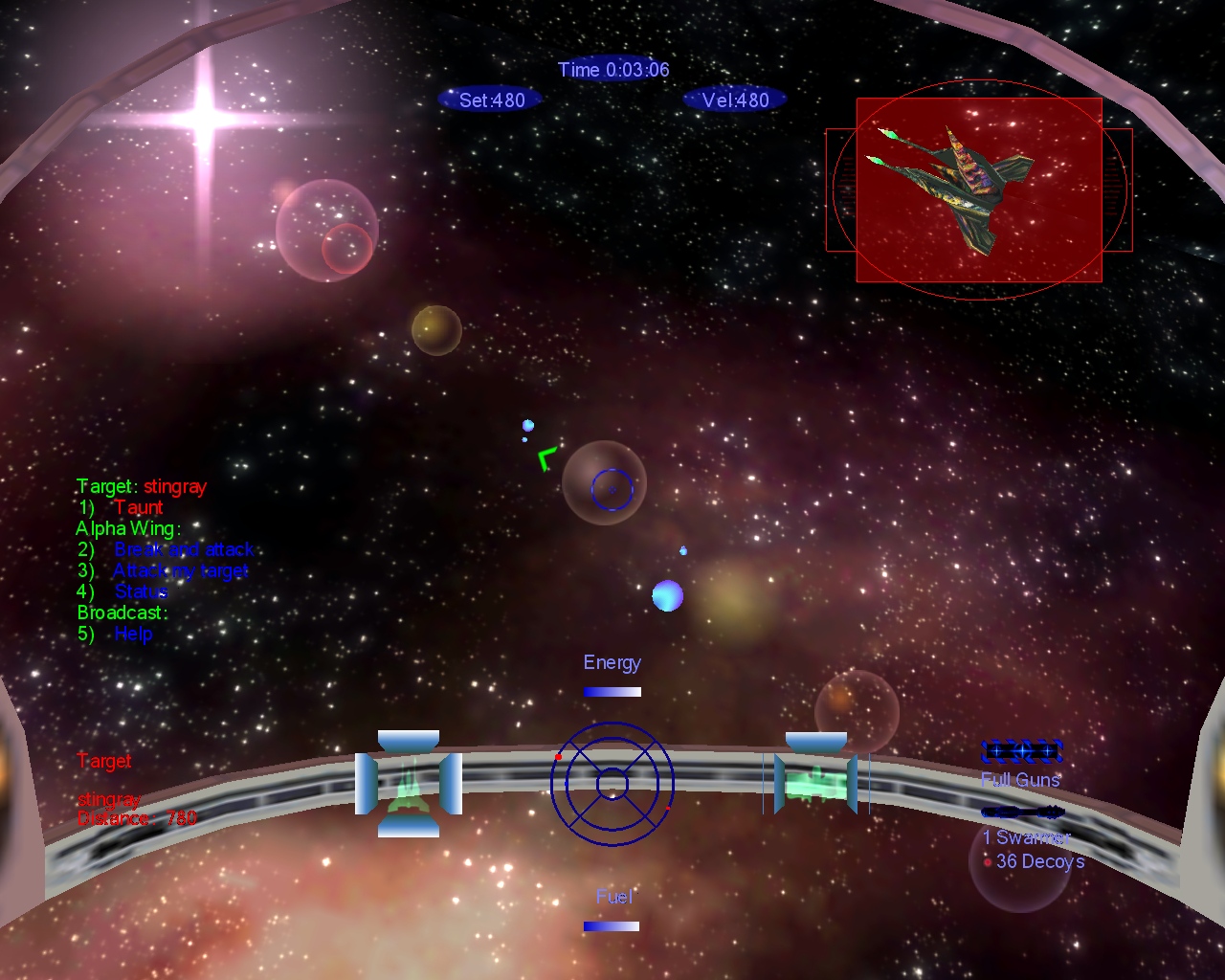Expand the Alpha Wing comm options
The height and width of the screenshot is (980, 1225).
pyautogui.click(x=127, y=528)
